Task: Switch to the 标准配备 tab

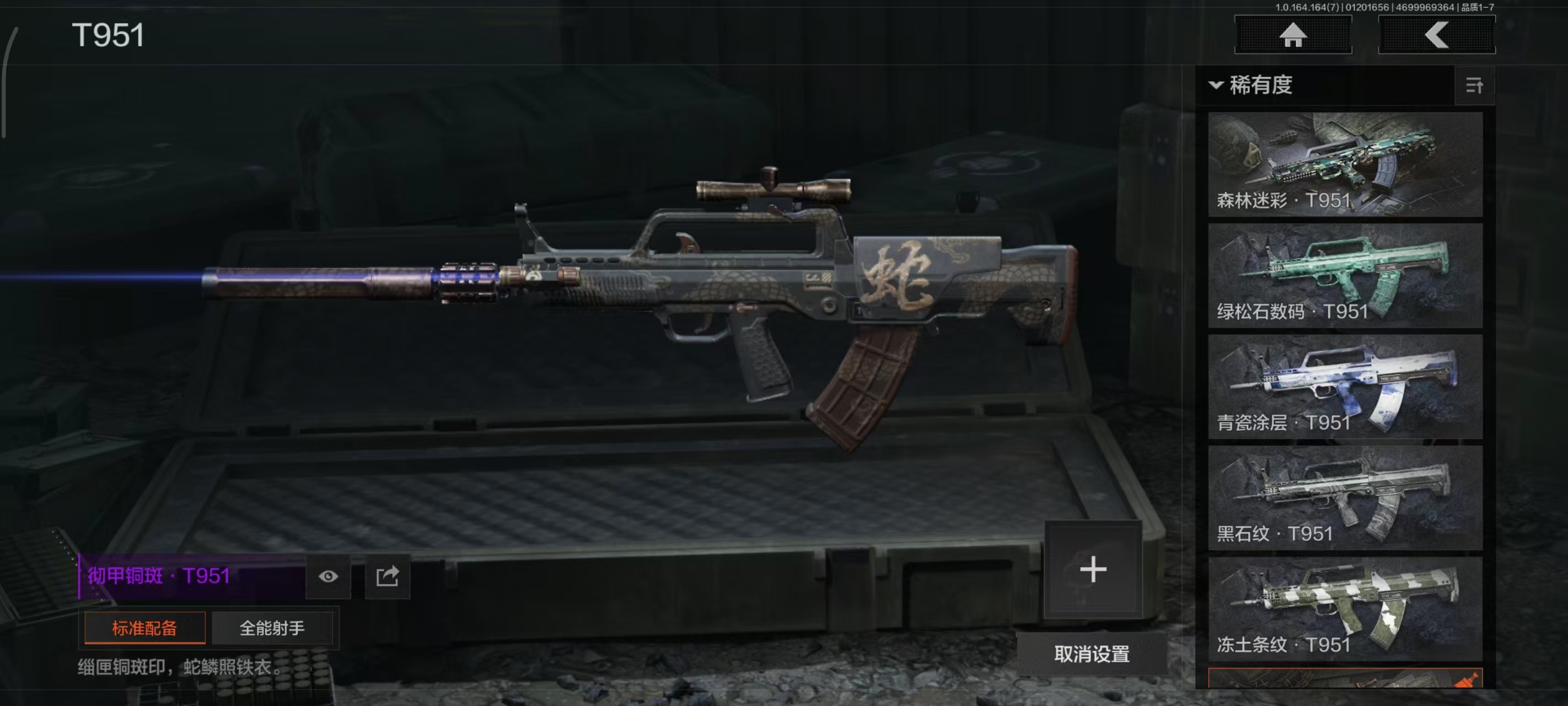Action: (145, 628)
